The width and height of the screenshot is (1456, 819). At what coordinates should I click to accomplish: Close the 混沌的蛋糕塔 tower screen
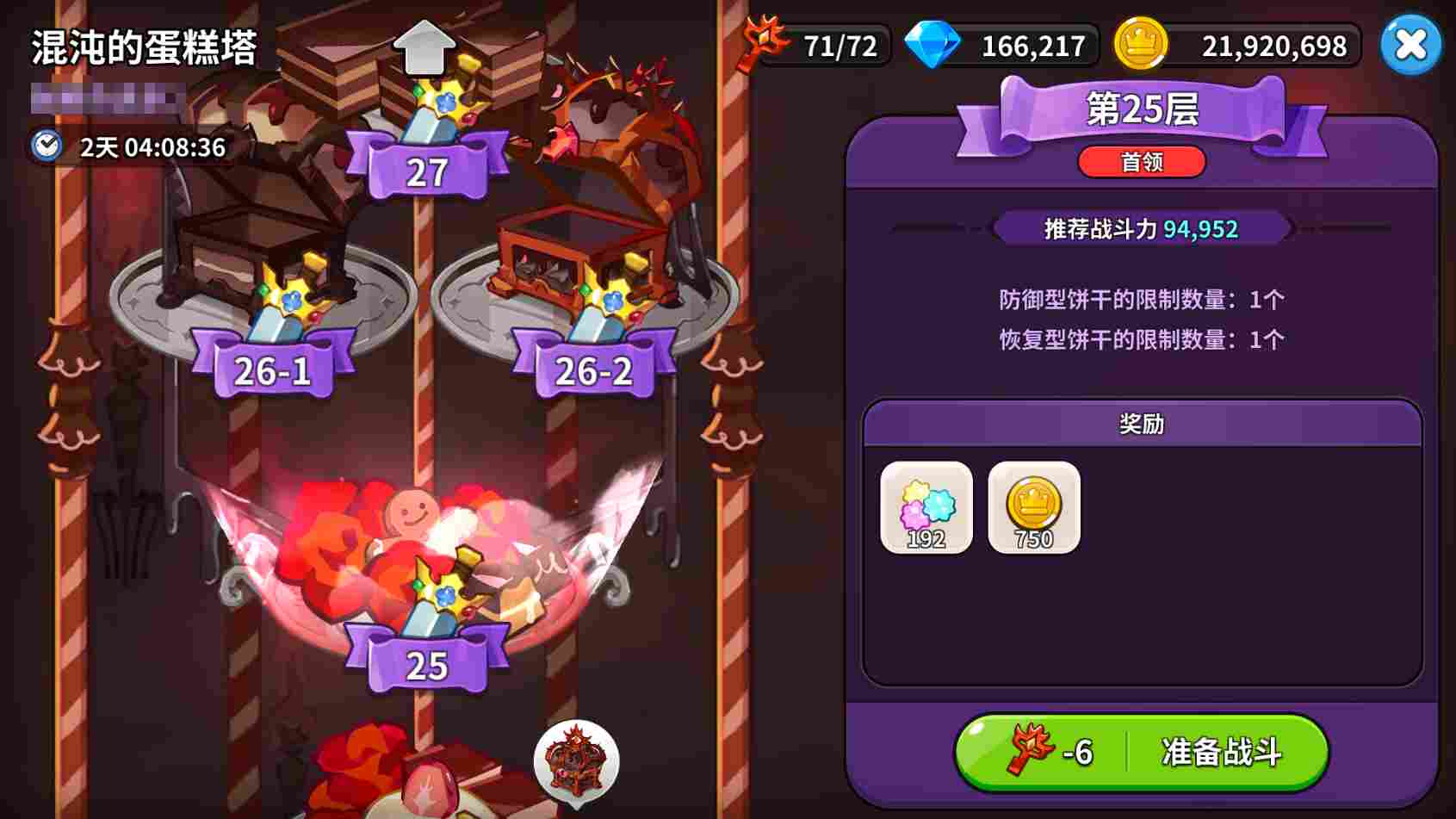click(x=1410, y=46)
